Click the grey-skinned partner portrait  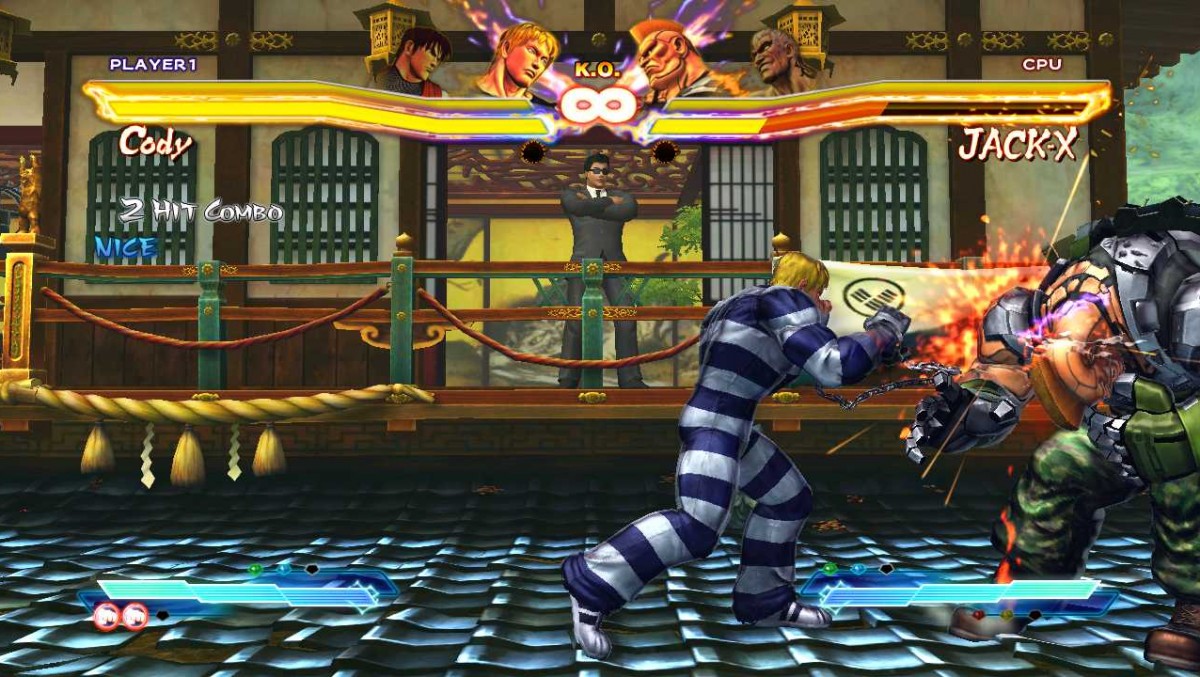tap(781, 60)
